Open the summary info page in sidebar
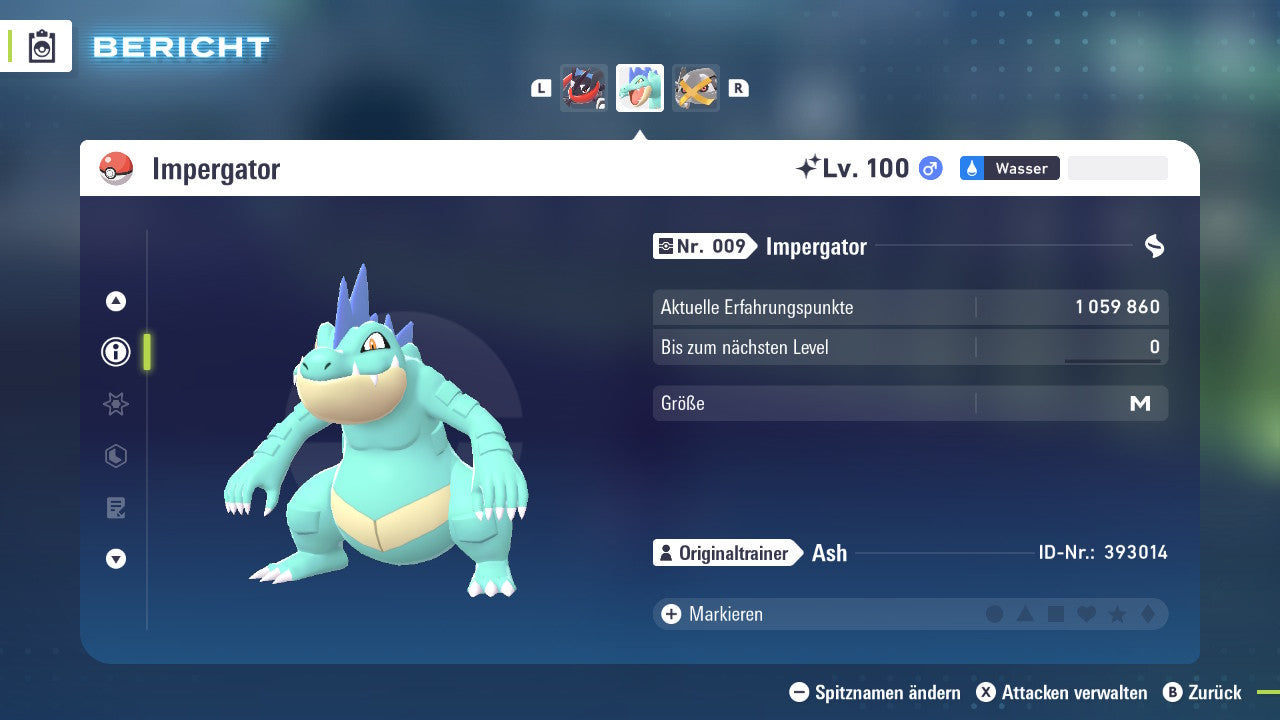This screenshot has height=720, width=1280. (x=115, y=352)
